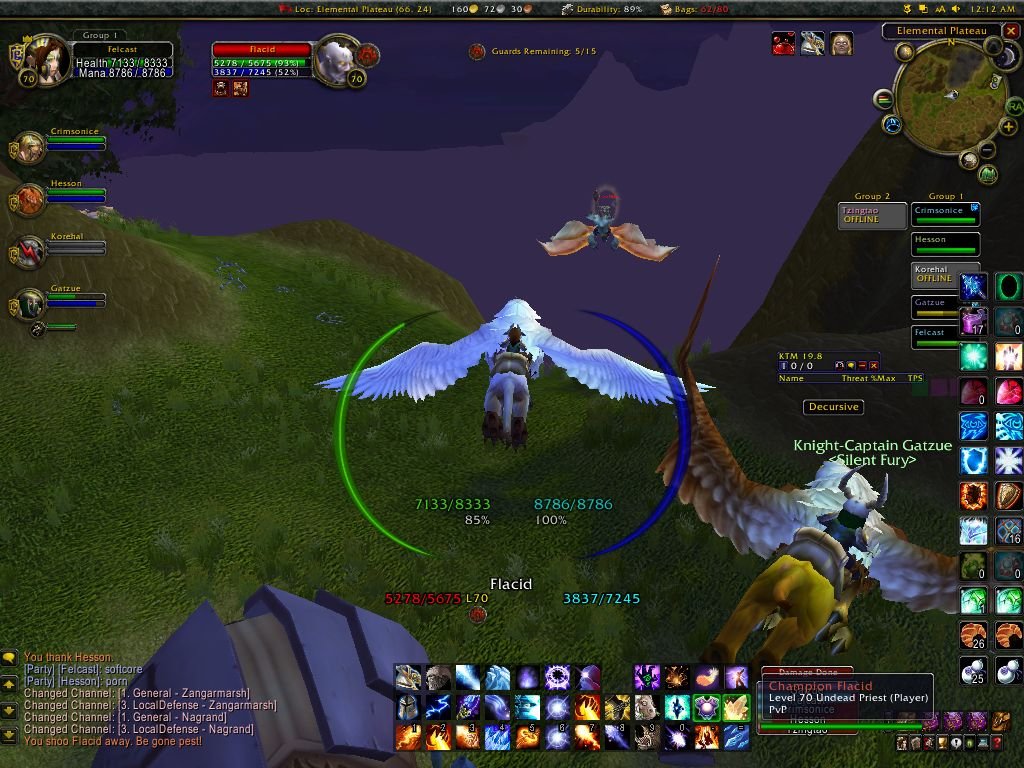The image size is (1024, 768).
Task: Zoom out the minimap with minus button
Action: [x=985, y=151]
